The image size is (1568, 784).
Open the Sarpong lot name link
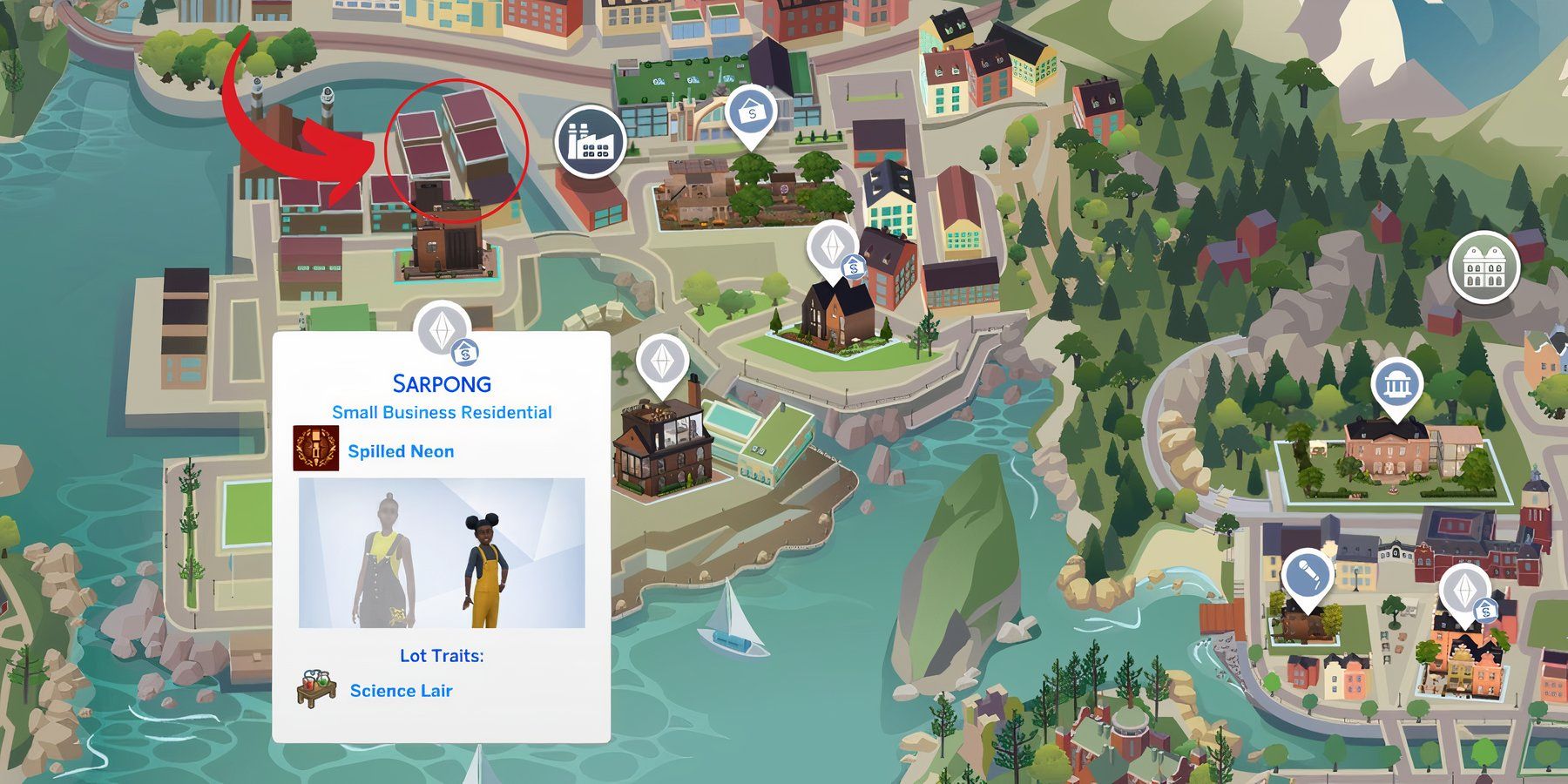pyautogui.click(x=443, y=383)
